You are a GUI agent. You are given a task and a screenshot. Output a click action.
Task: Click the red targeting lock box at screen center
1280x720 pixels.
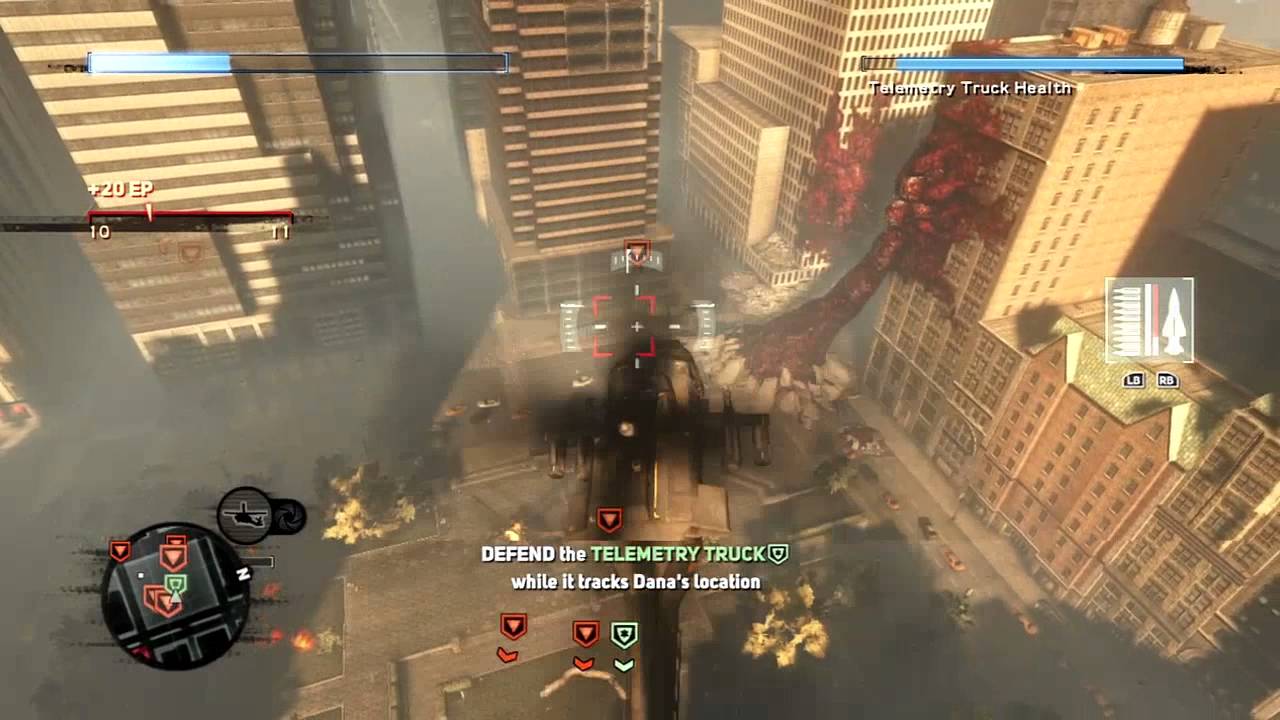(636, 327)
